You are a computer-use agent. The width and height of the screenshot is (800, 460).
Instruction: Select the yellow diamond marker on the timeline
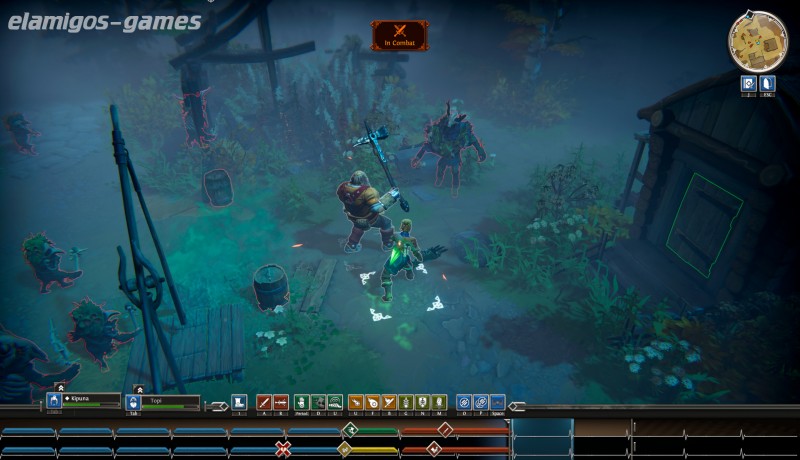345,448
